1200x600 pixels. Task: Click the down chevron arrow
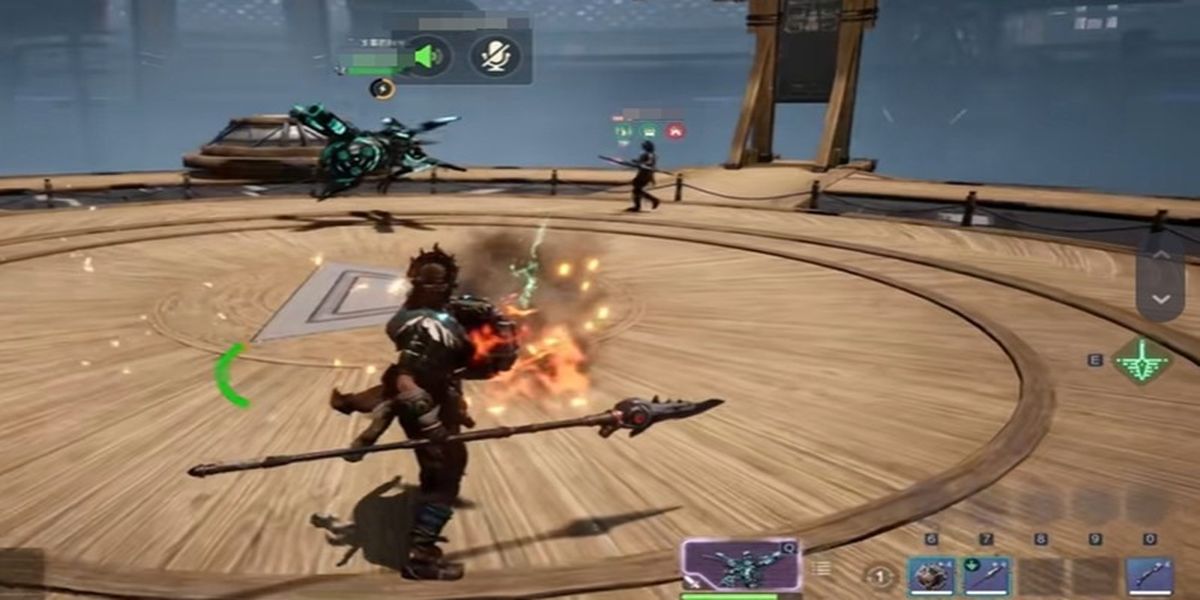(1160, 299)
